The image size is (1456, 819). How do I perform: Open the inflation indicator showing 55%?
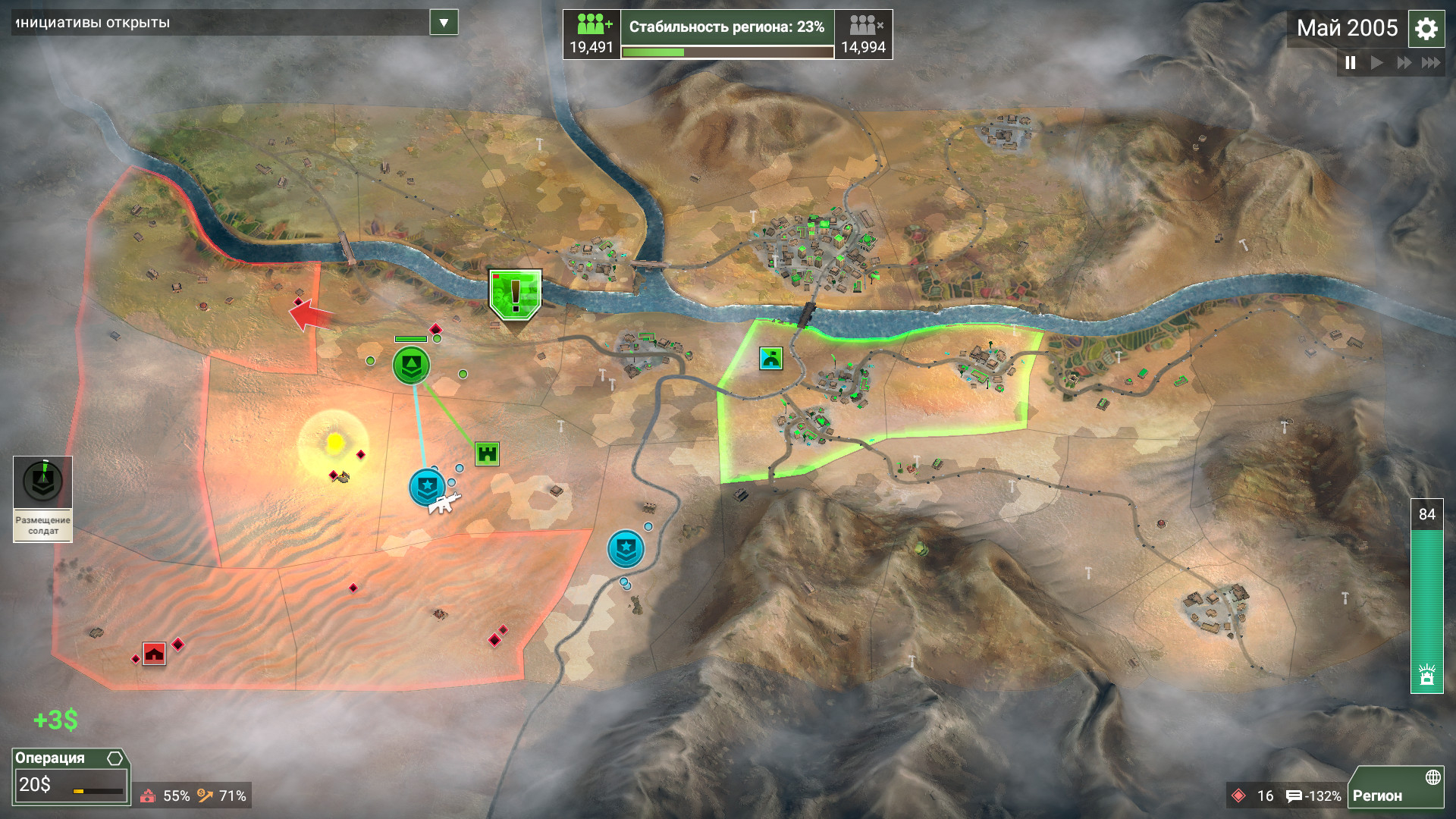click(168, 796)
